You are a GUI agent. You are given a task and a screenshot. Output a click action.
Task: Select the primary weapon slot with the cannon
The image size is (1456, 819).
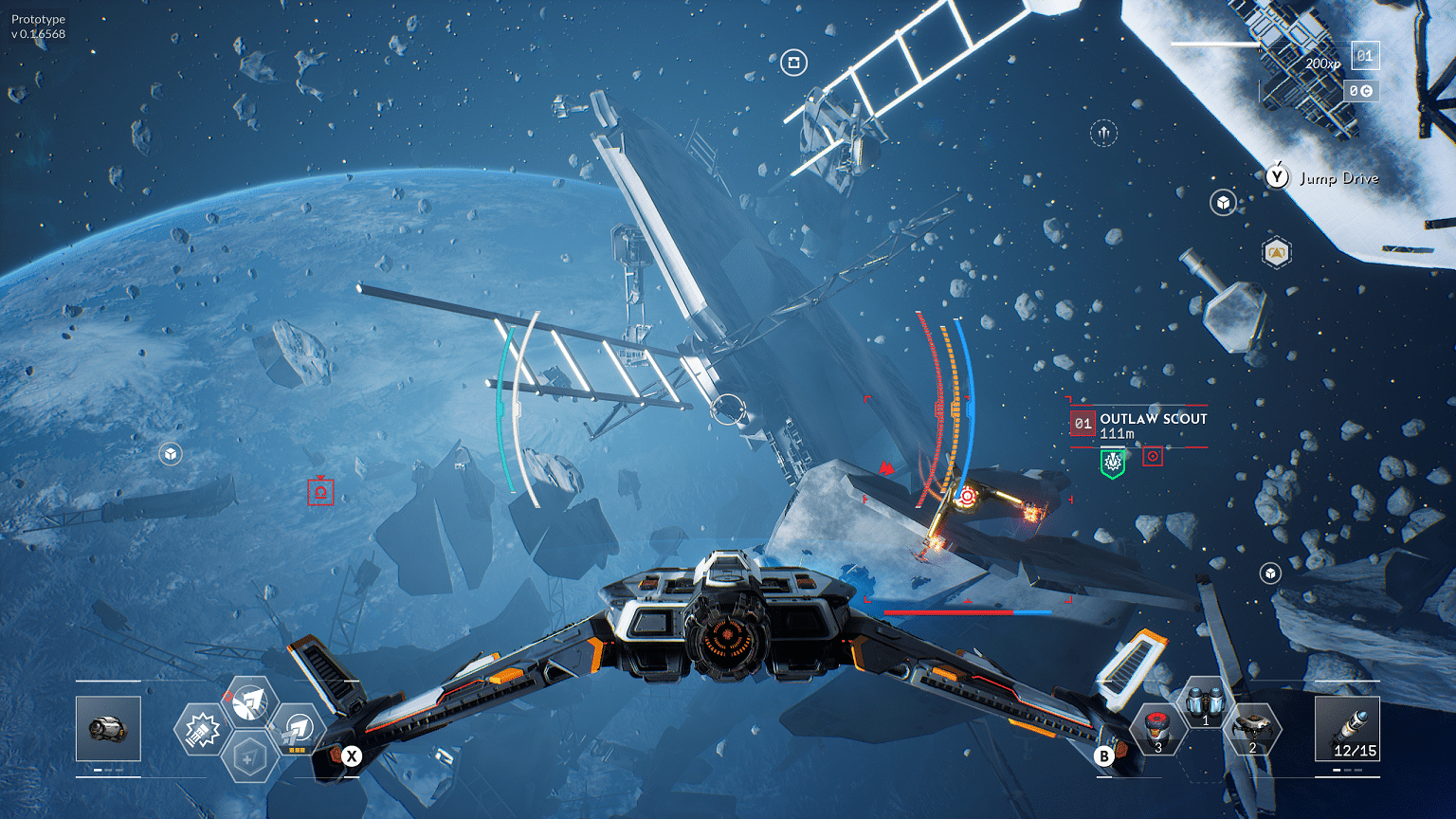tap(108, 728)
